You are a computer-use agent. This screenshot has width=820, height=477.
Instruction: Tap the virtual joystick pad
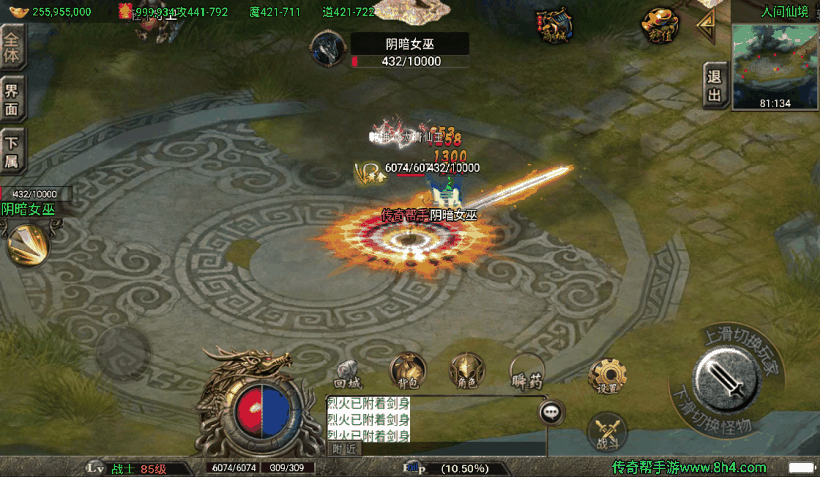[122, 350]
